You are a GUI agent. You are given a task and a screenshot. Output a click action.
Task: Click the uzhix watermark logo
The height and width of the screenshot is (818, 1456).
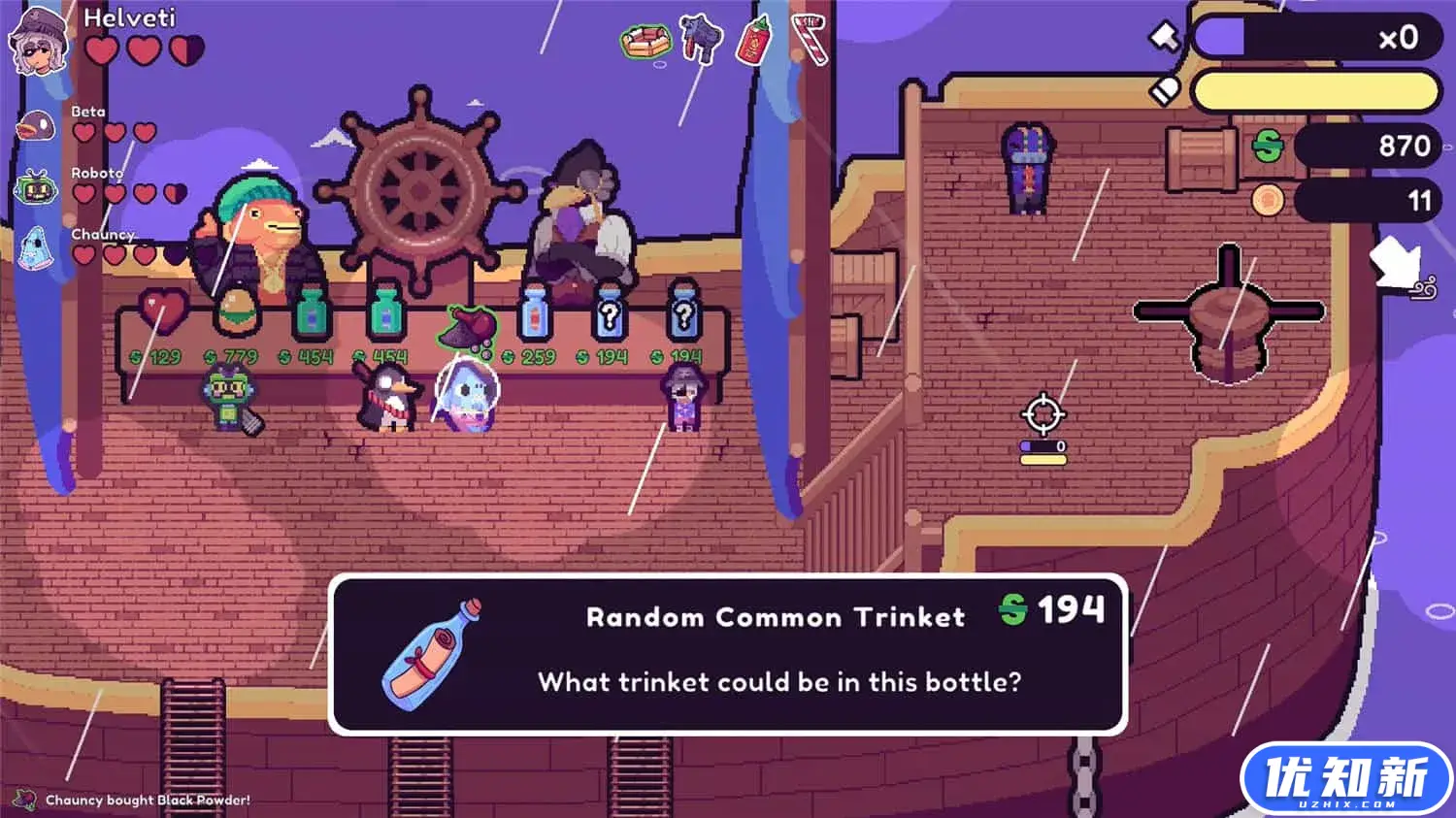[x=1345, y=779]
